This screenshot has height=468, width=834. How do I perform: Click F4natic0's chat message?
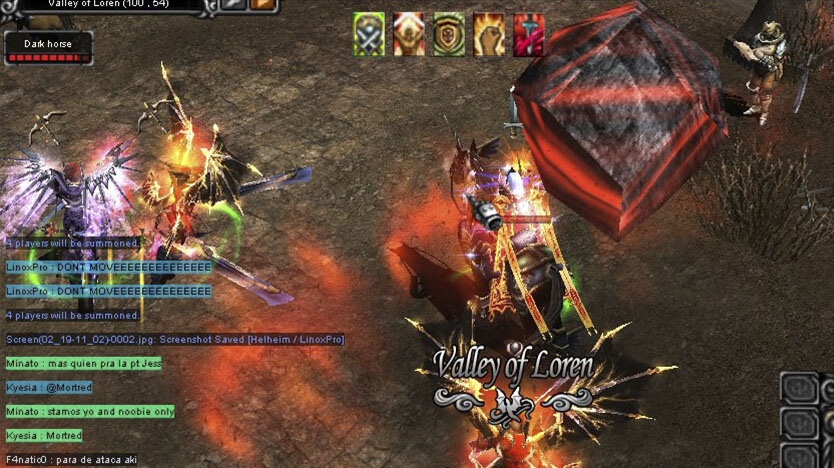coord(71,460)
